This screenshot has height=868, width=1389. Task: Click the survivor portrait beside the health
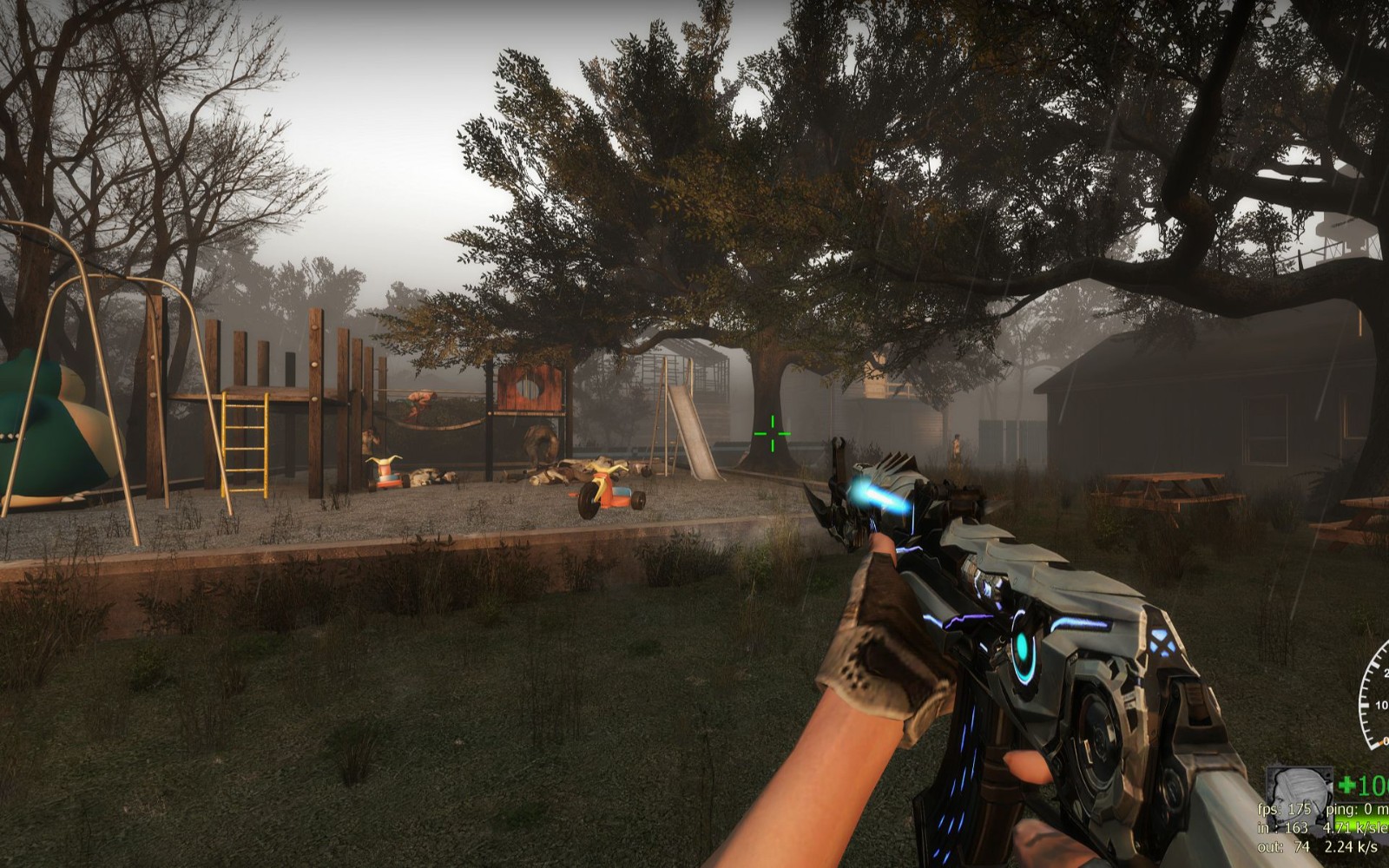point(1297,787)
